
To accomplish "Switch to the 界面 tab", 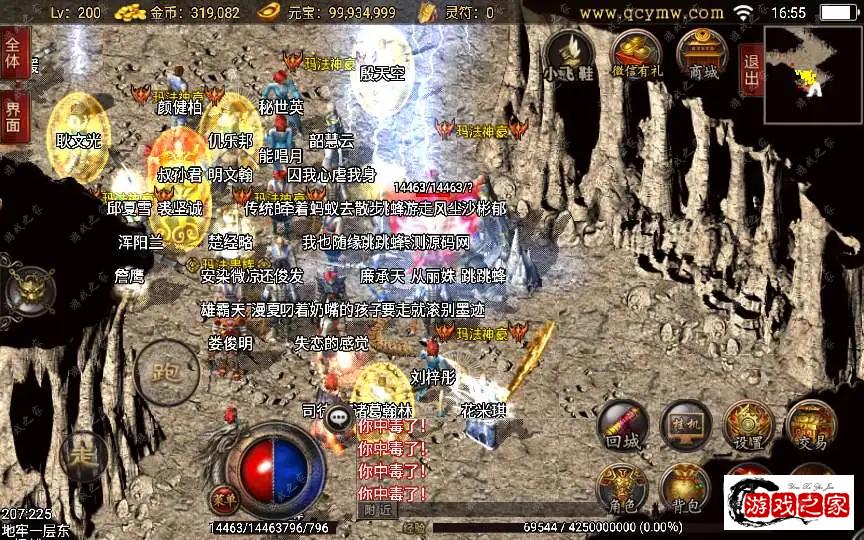I will 13,116.
